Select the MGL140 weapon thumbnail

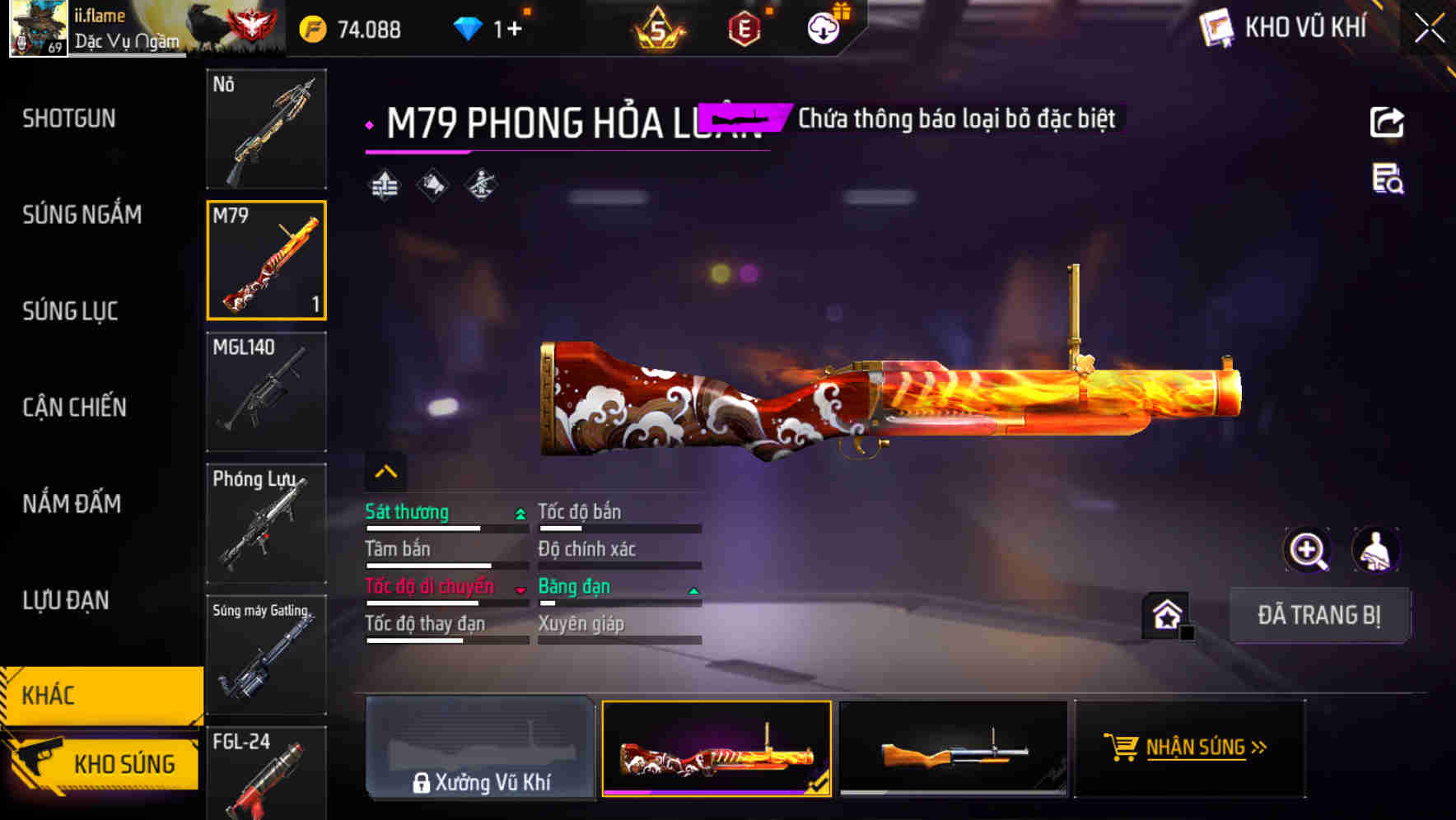coord(266,393)
